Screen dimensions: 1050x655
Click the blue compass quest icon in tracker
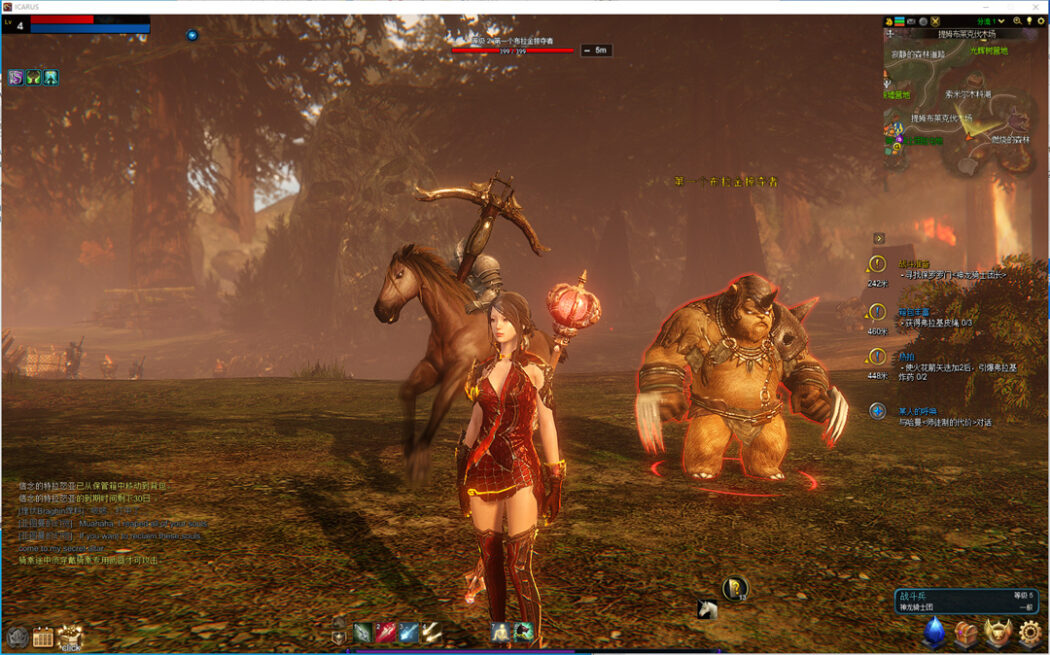pos(877,411)
